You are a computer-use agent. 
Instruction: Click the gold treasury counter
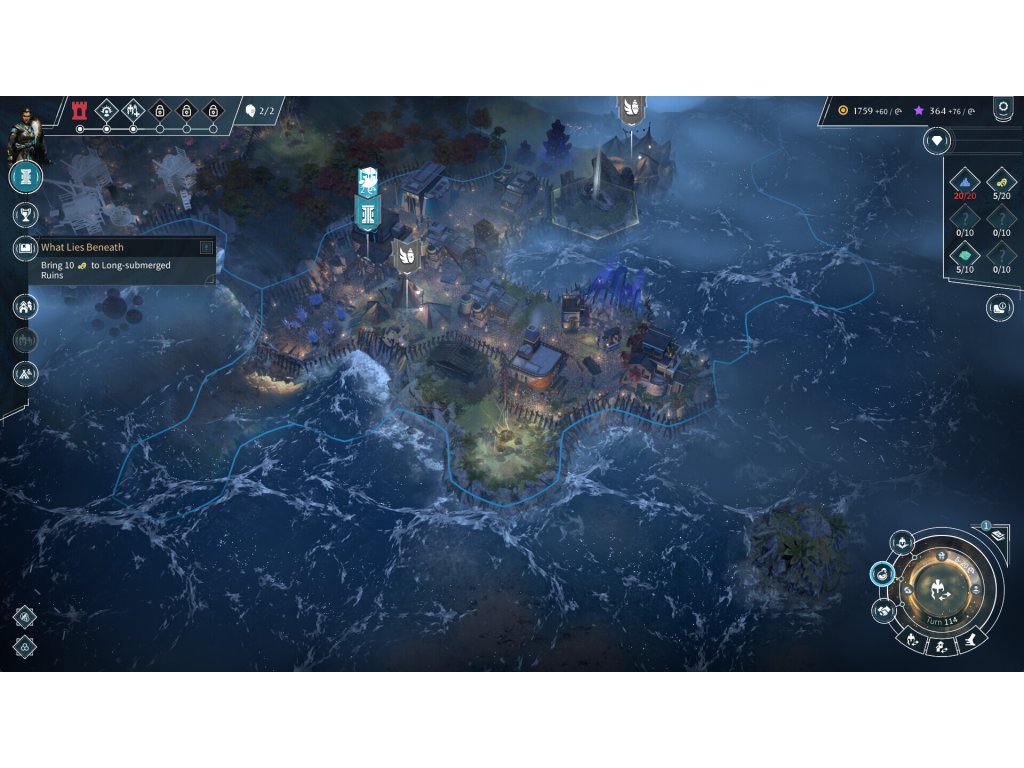[x=868, y=110]
